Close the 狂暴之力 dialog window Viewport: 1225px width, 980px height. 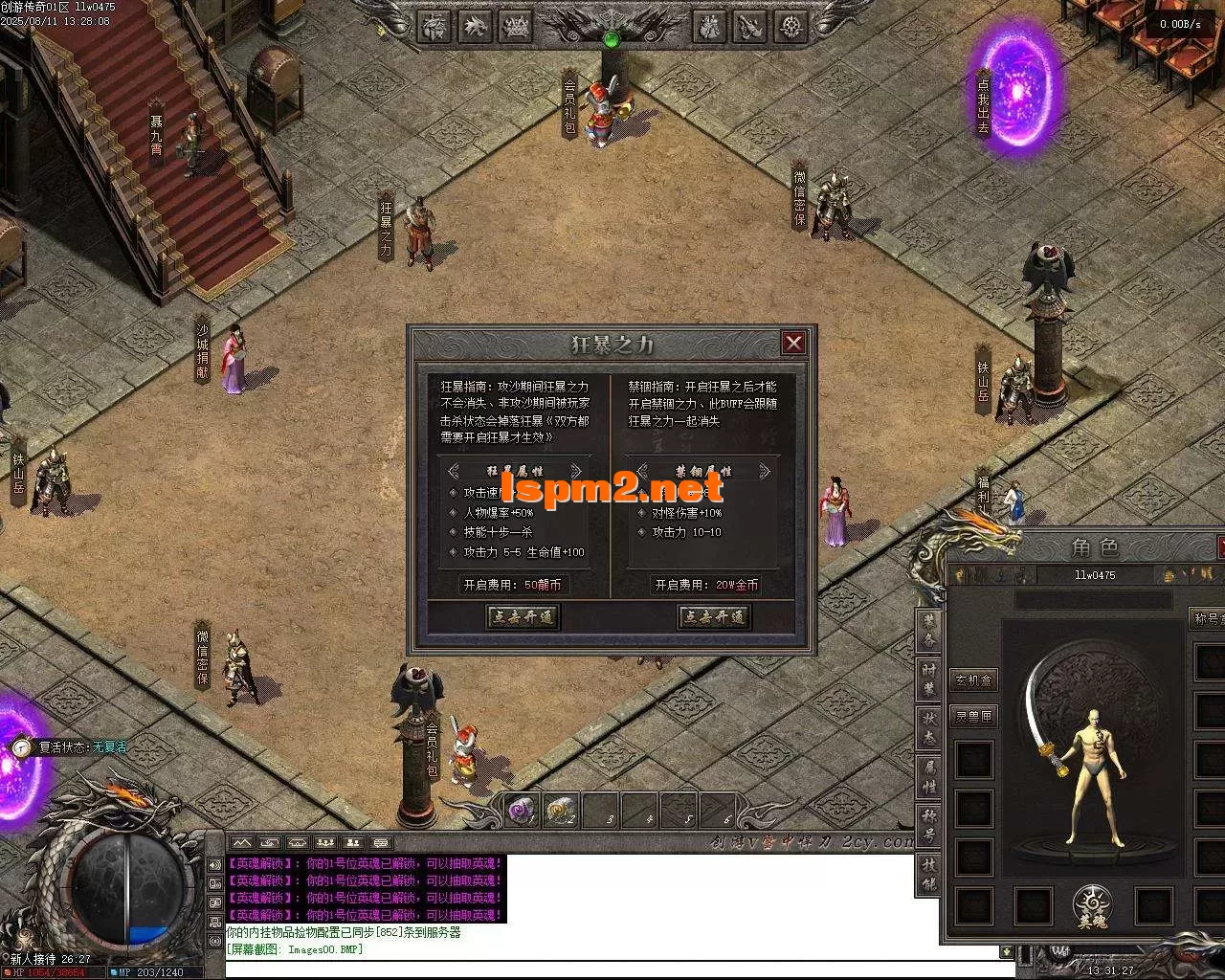click(793, 343)
